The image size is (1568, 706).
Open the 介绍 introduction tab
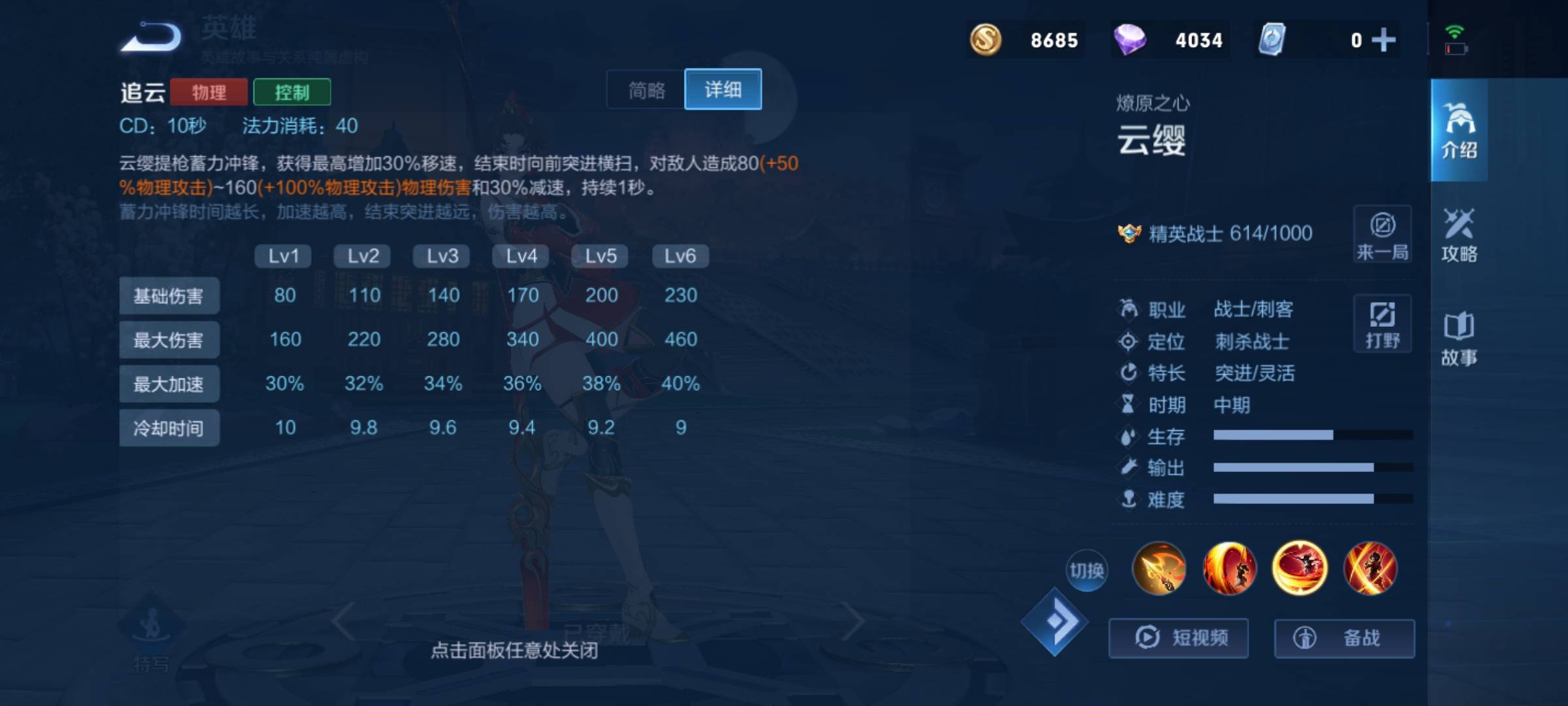[x=1459, y=131]
